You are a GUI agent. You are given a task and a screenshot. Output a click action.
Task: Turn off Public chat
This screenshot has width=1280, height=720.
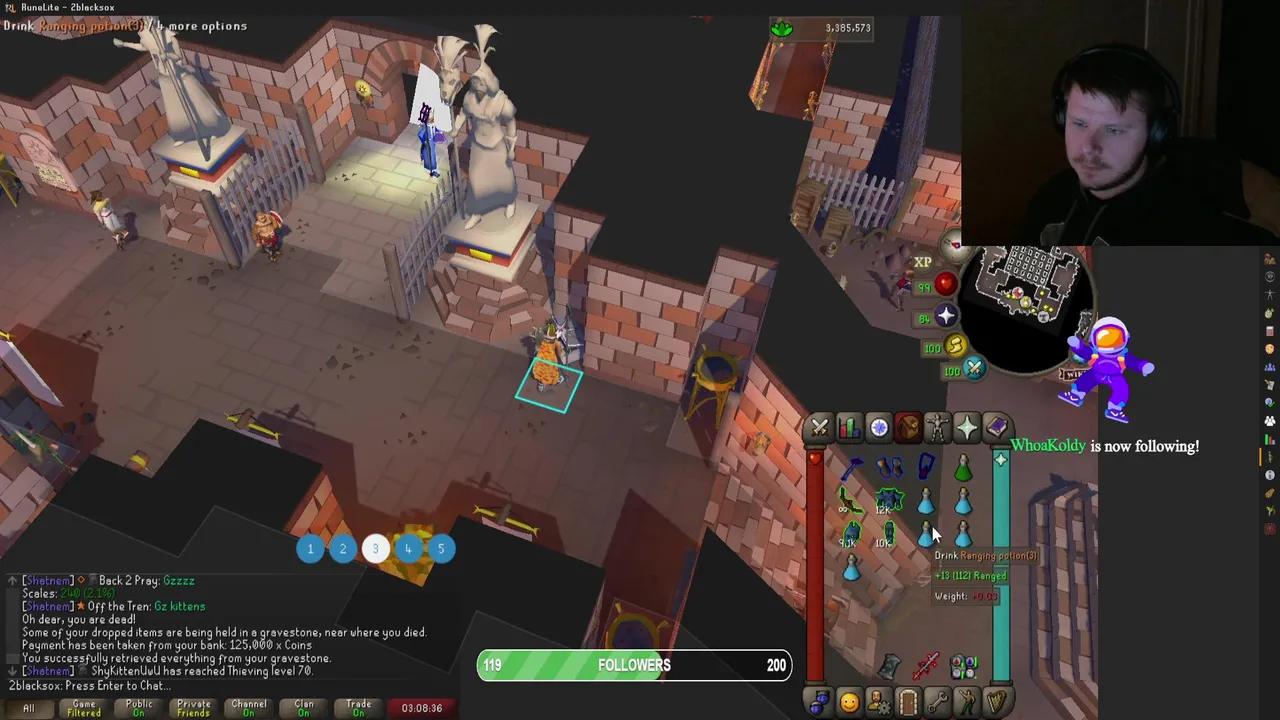tap(138, 707)
